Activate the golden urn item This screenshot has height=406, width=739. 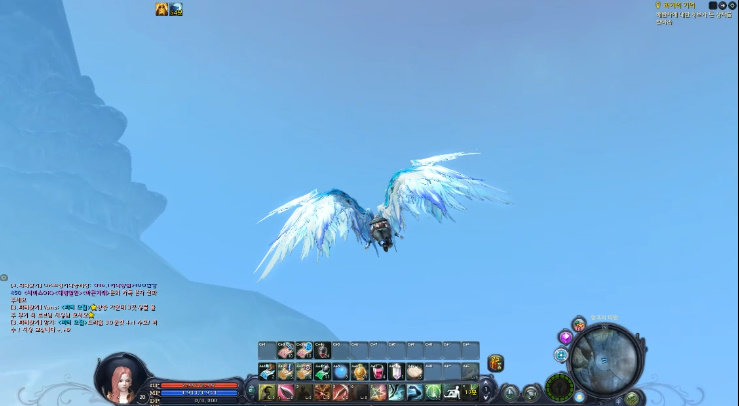(360, 371)
